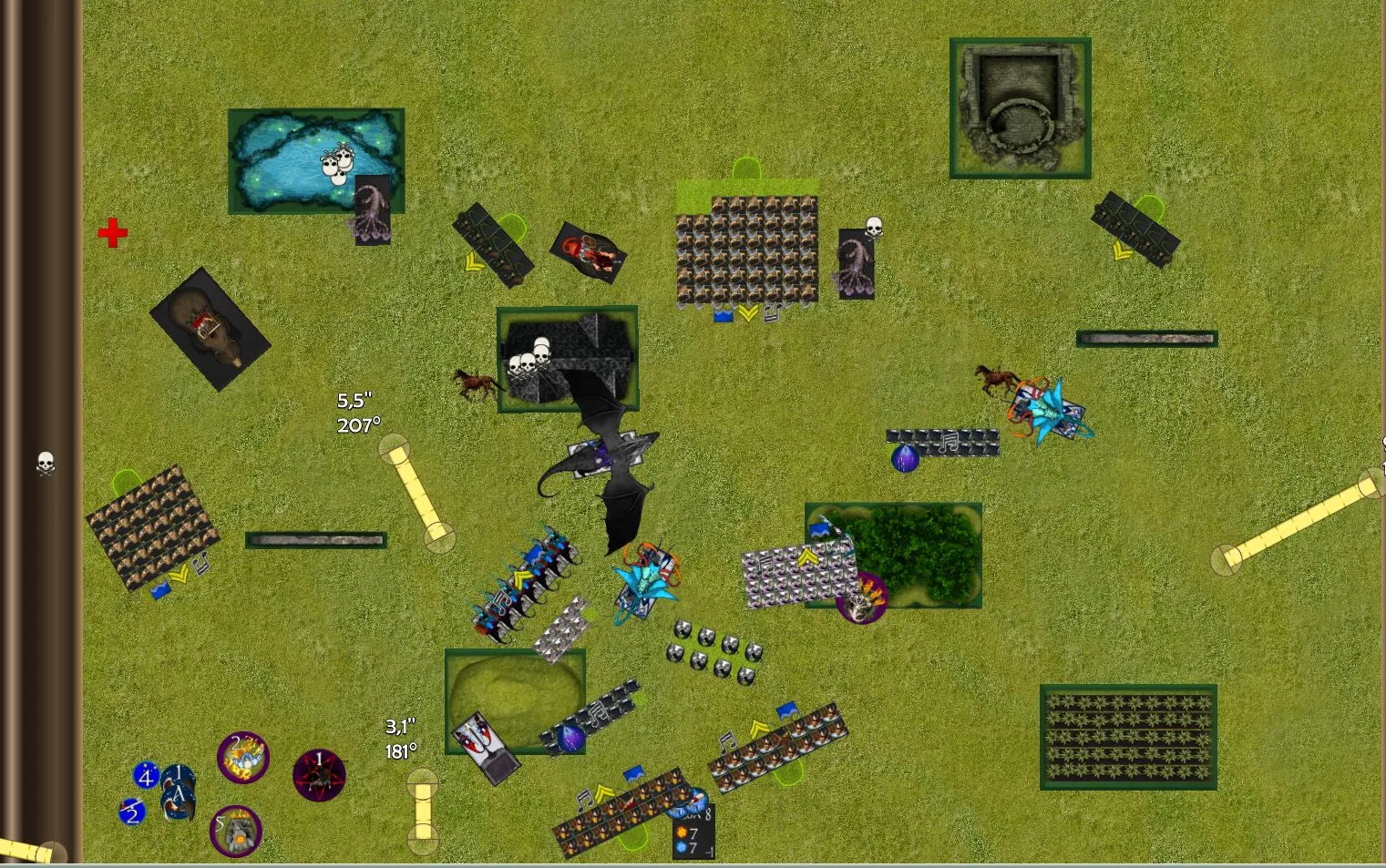Select the blue token numbered 4
Image resolution: width=1386 pixels, height=868 pixels.
point(146,776)
